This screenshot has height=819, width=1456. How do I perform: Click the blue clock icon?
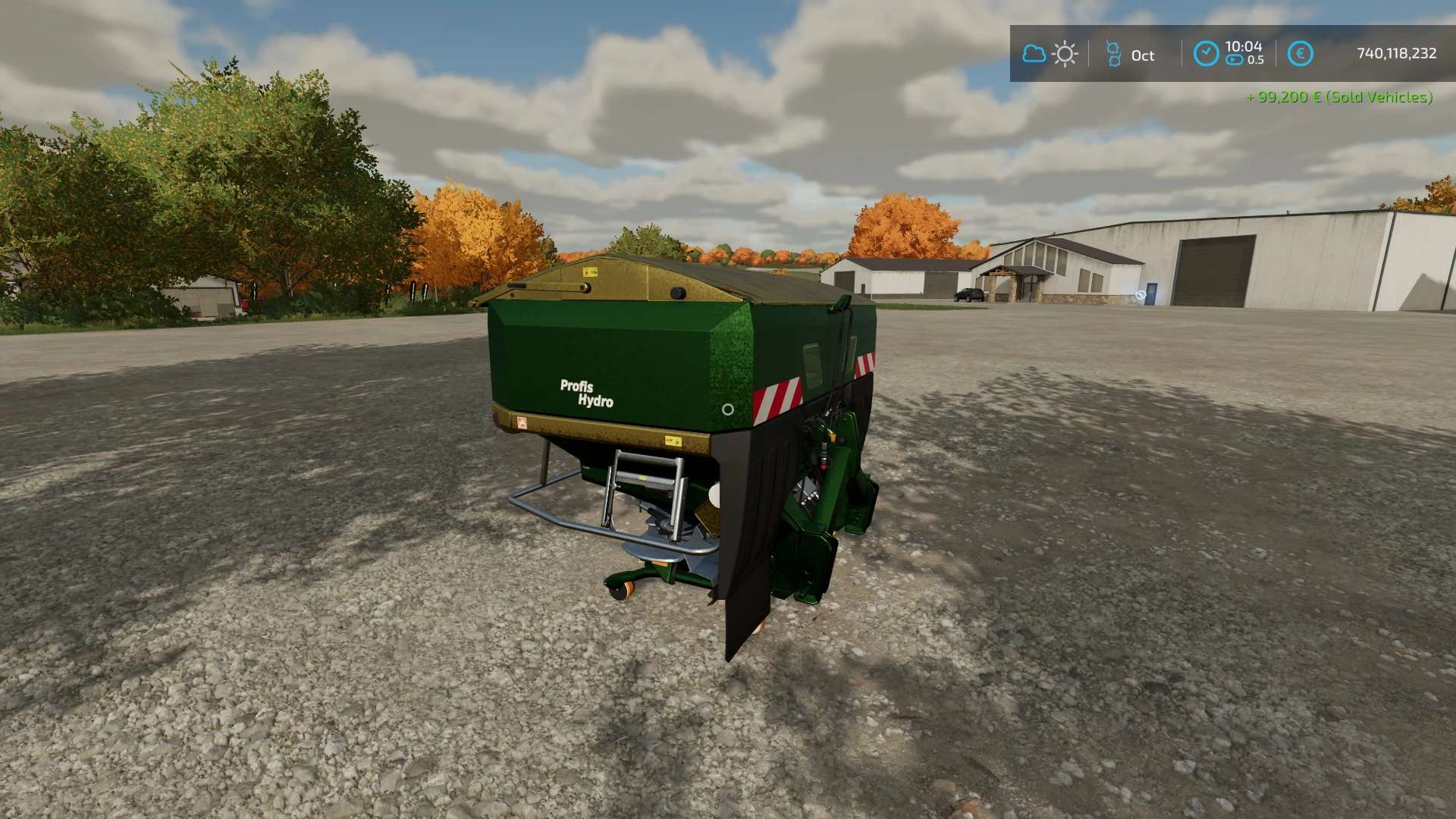point(1206,54)
